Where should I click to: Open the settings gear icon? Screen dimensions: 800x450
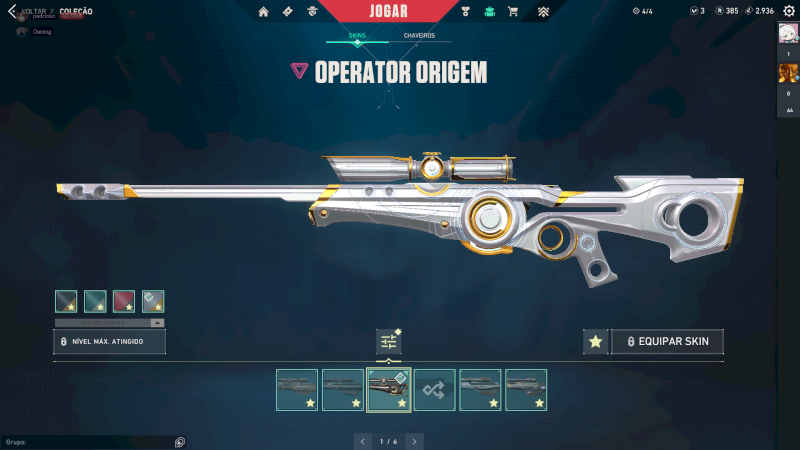[x=789, y=11]
